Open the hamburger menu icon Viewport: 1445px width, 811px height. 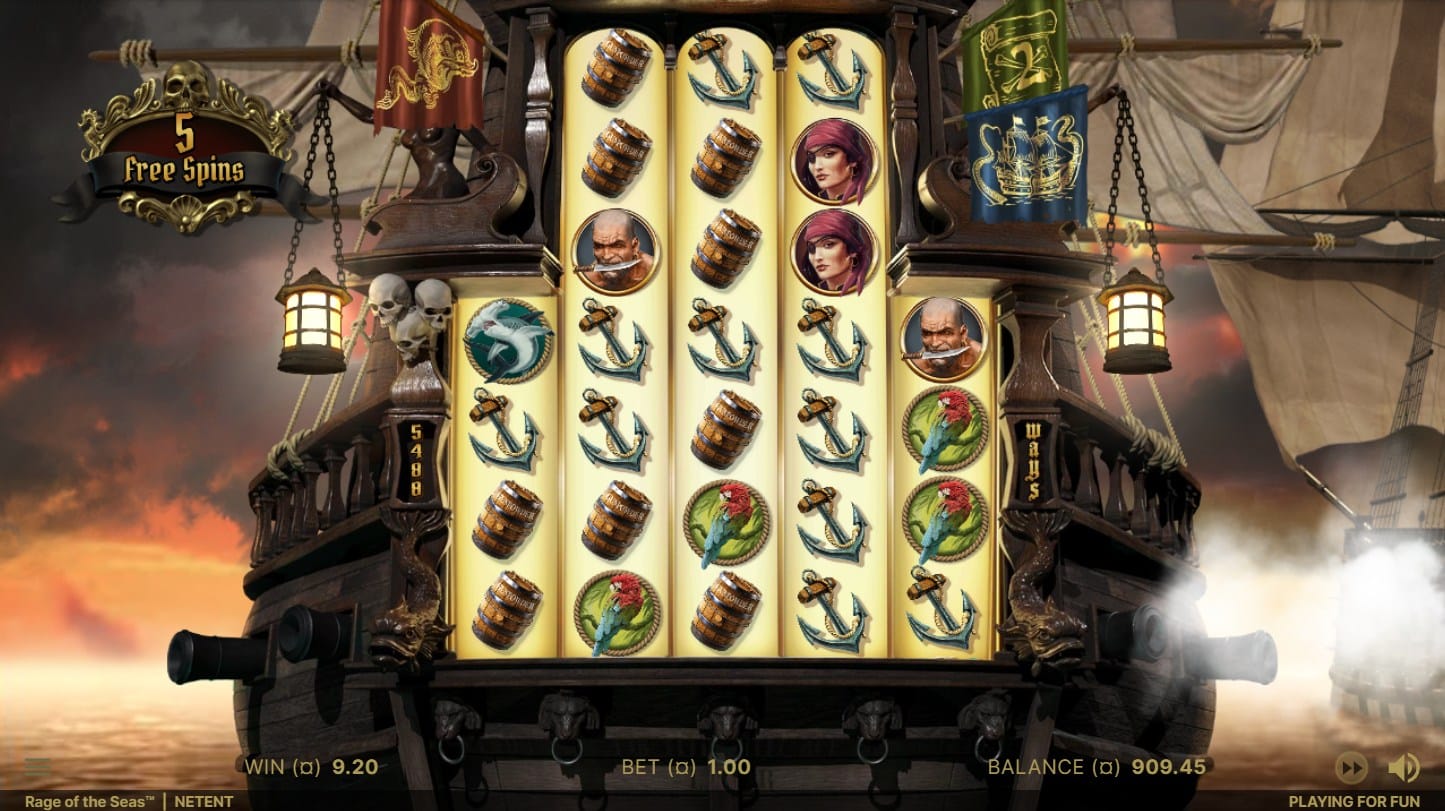(x=37, y=767)
